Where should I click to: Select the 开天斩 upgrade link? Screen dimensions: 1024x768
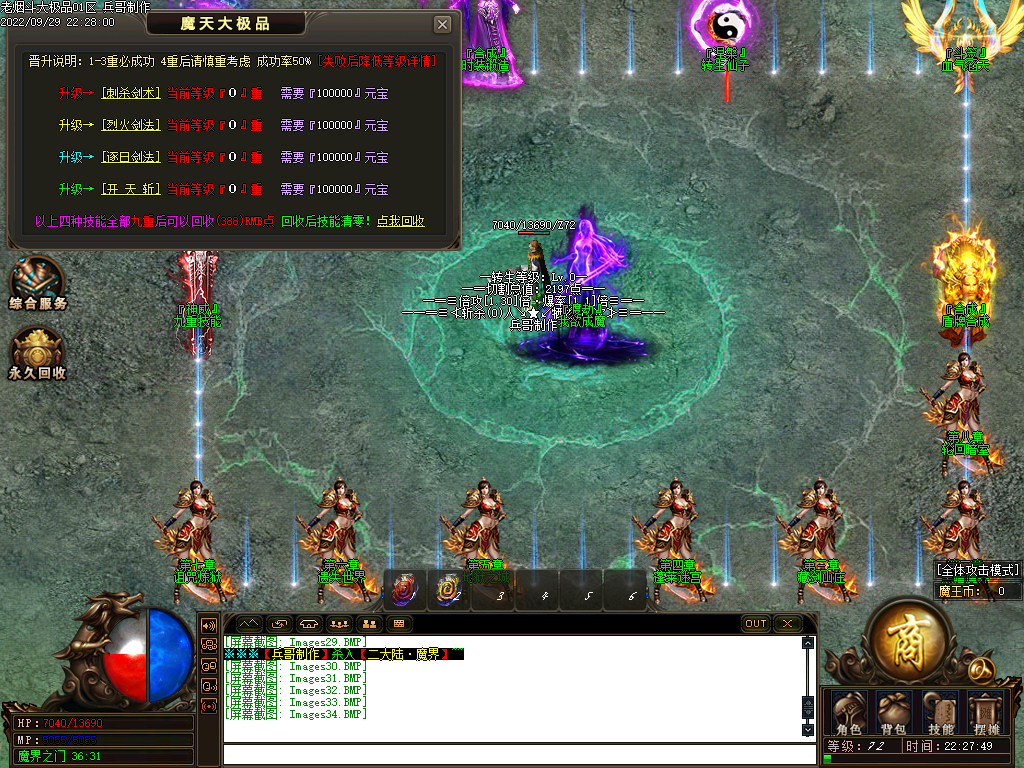tap(130, 189)
